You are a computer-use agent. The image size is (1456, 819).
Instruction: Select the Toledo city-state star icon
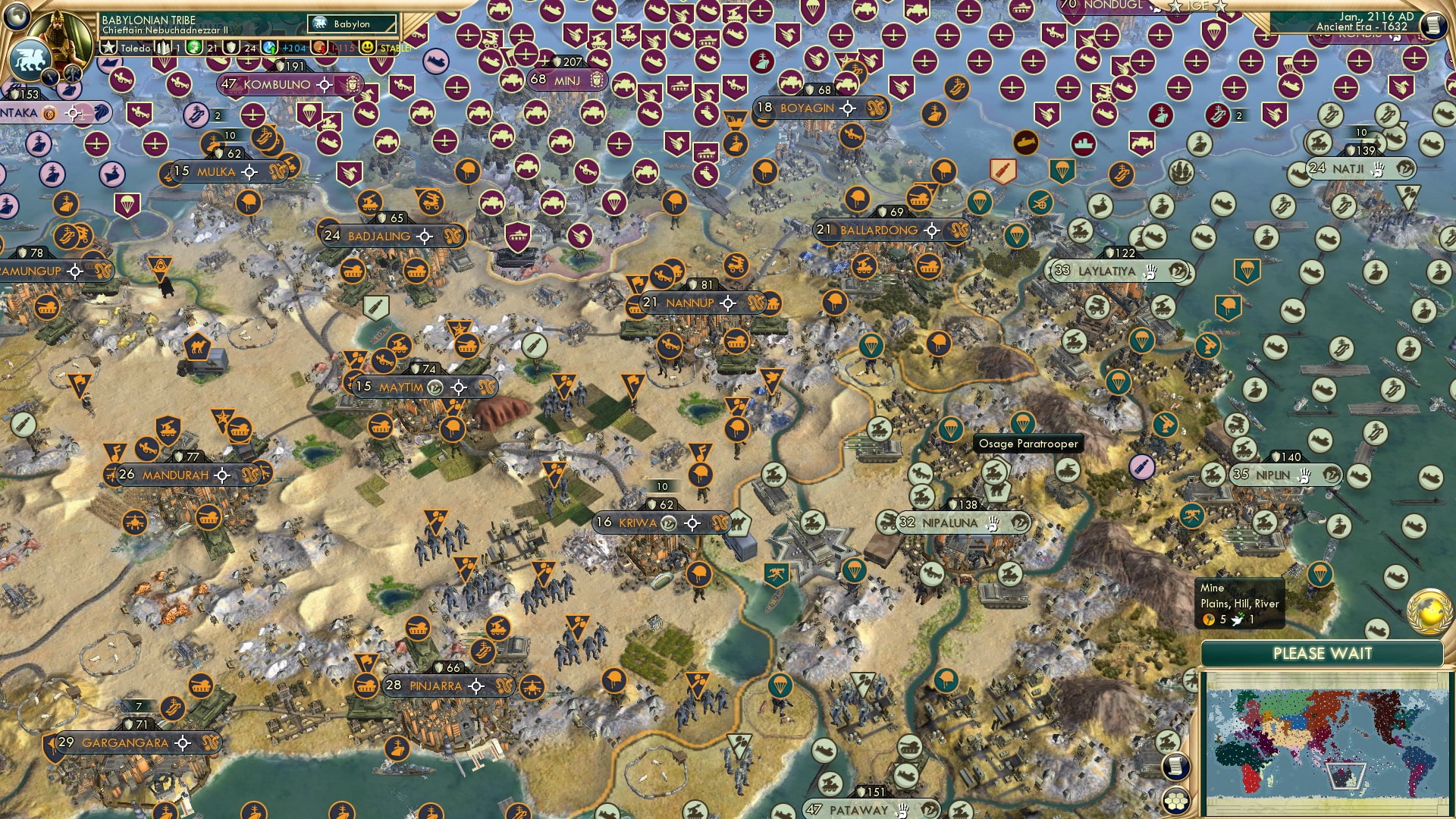(108, 46)
